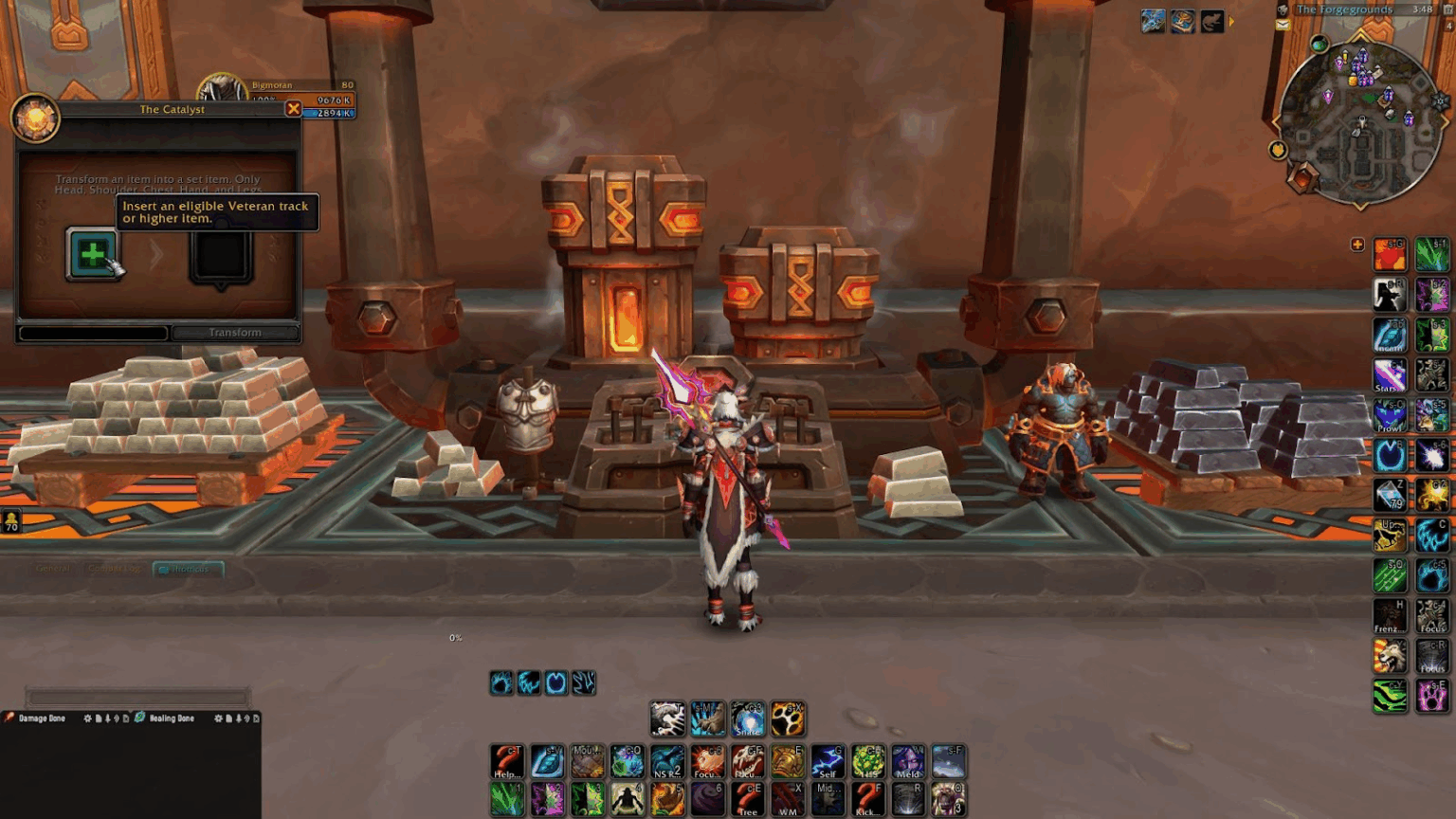Expand the buff row's yellow arrow
The image size is (1456, 819).
1231,22
